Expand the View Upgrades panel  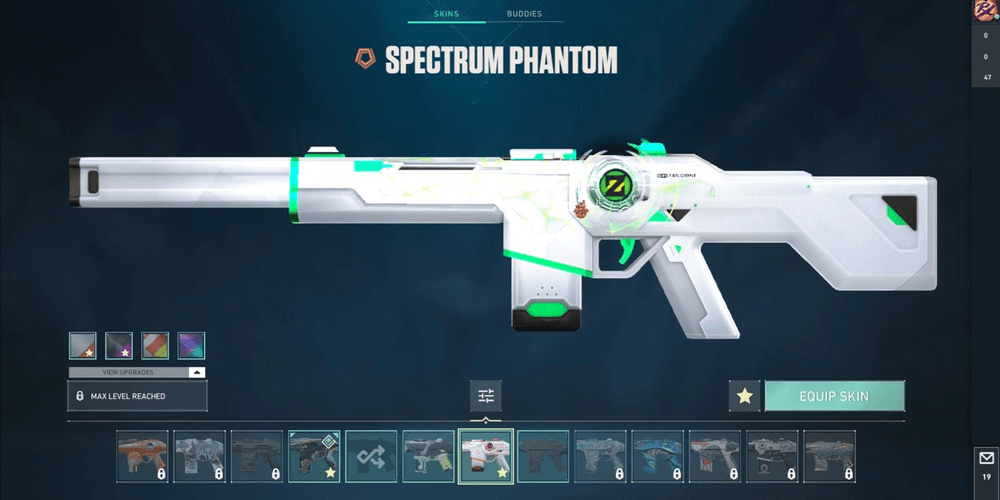click(138, 372)
